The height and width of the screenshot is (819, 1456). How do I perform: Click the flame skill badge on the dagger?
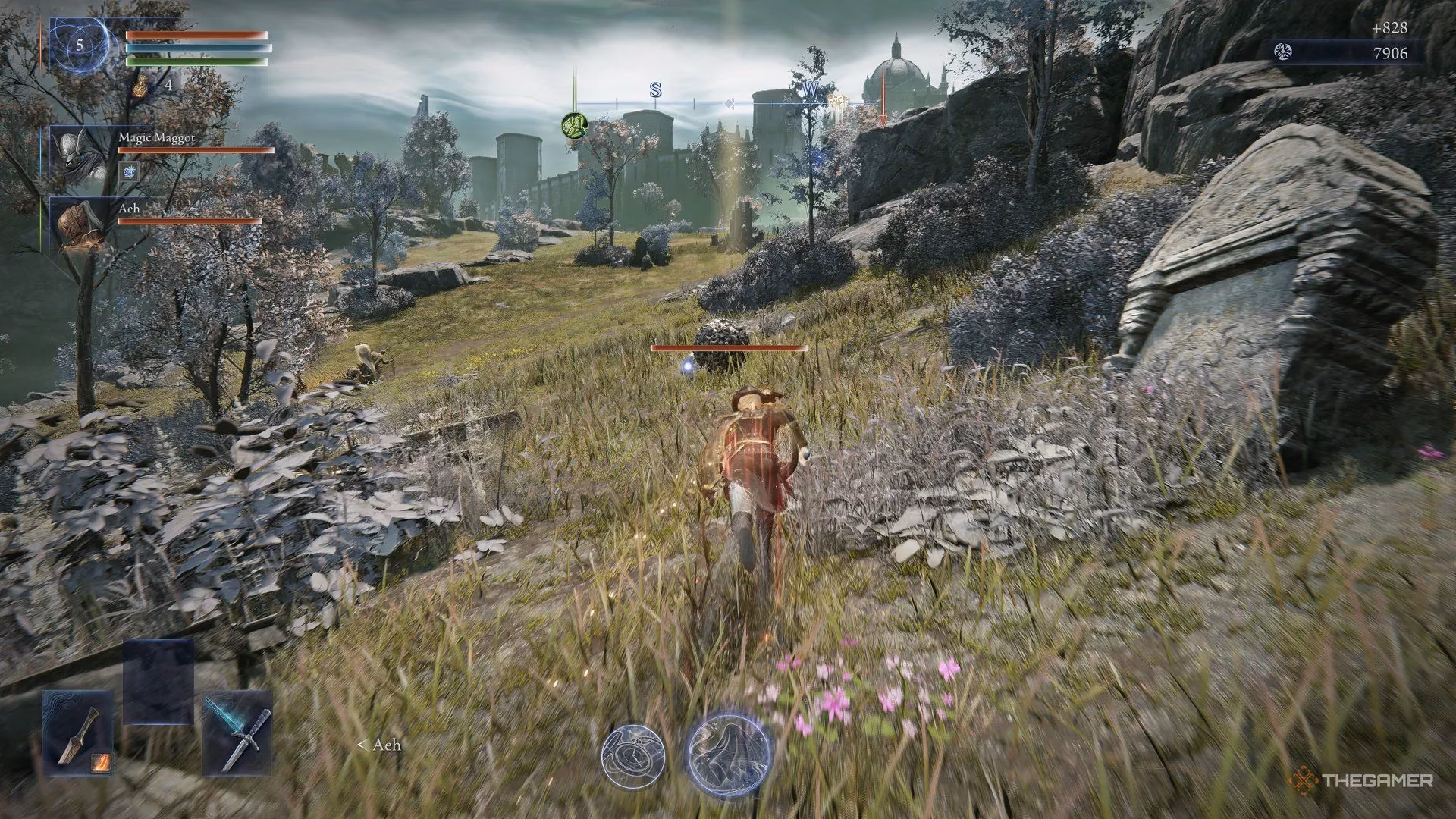[x=102, y=761]
